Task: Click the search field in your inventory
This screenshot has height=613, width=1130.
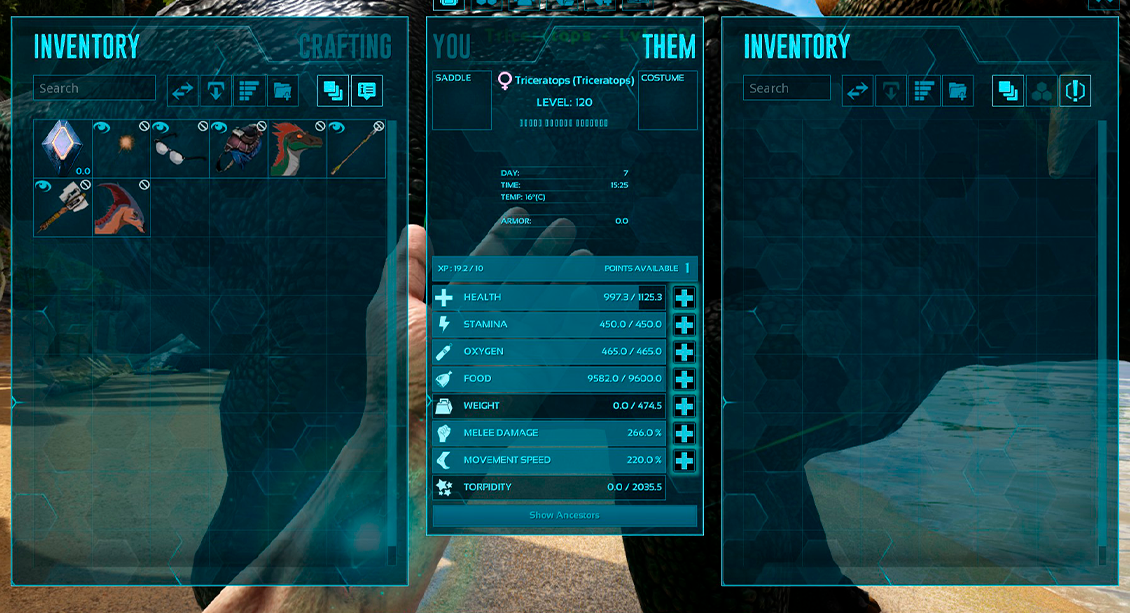Action: [95, 88]
